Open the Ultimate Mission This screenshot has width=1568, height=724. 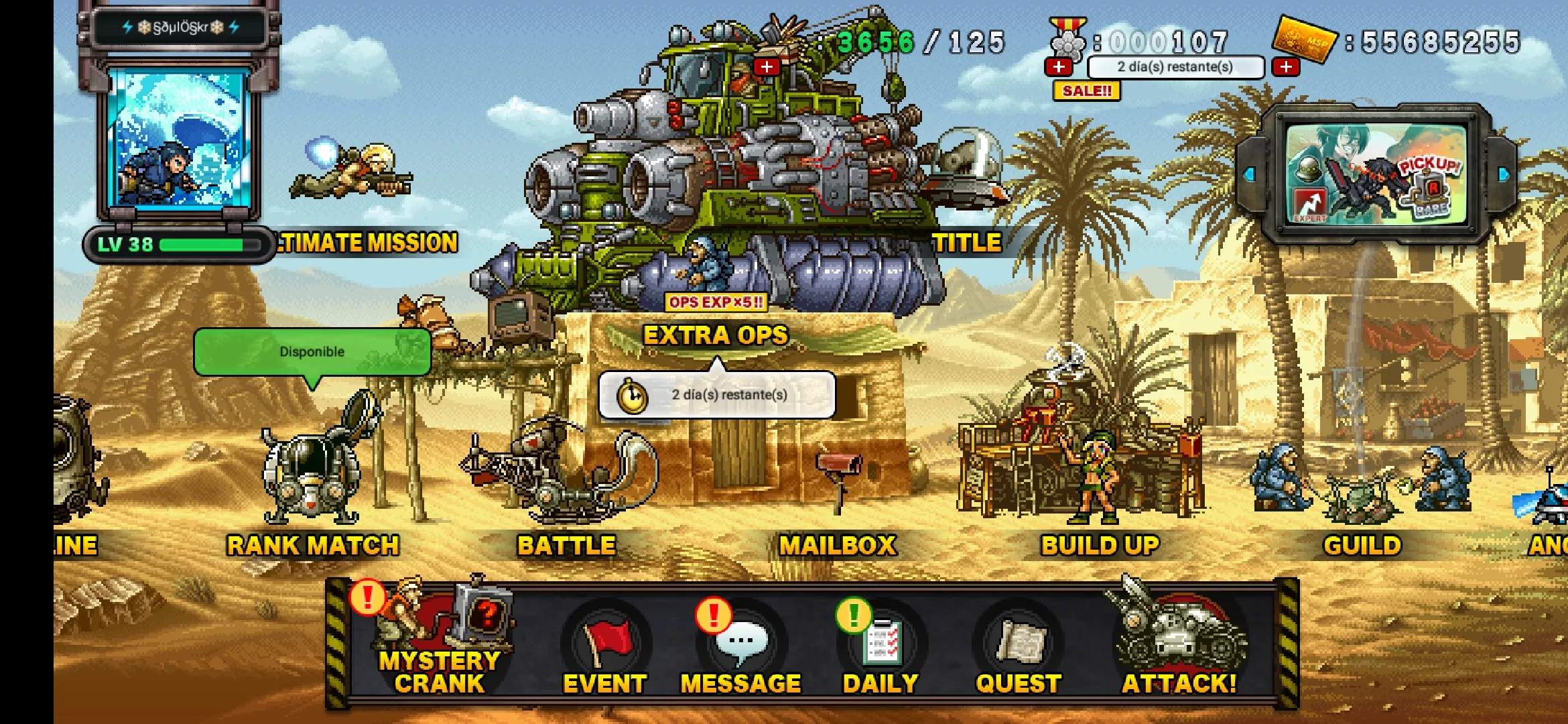click(368, 242)
